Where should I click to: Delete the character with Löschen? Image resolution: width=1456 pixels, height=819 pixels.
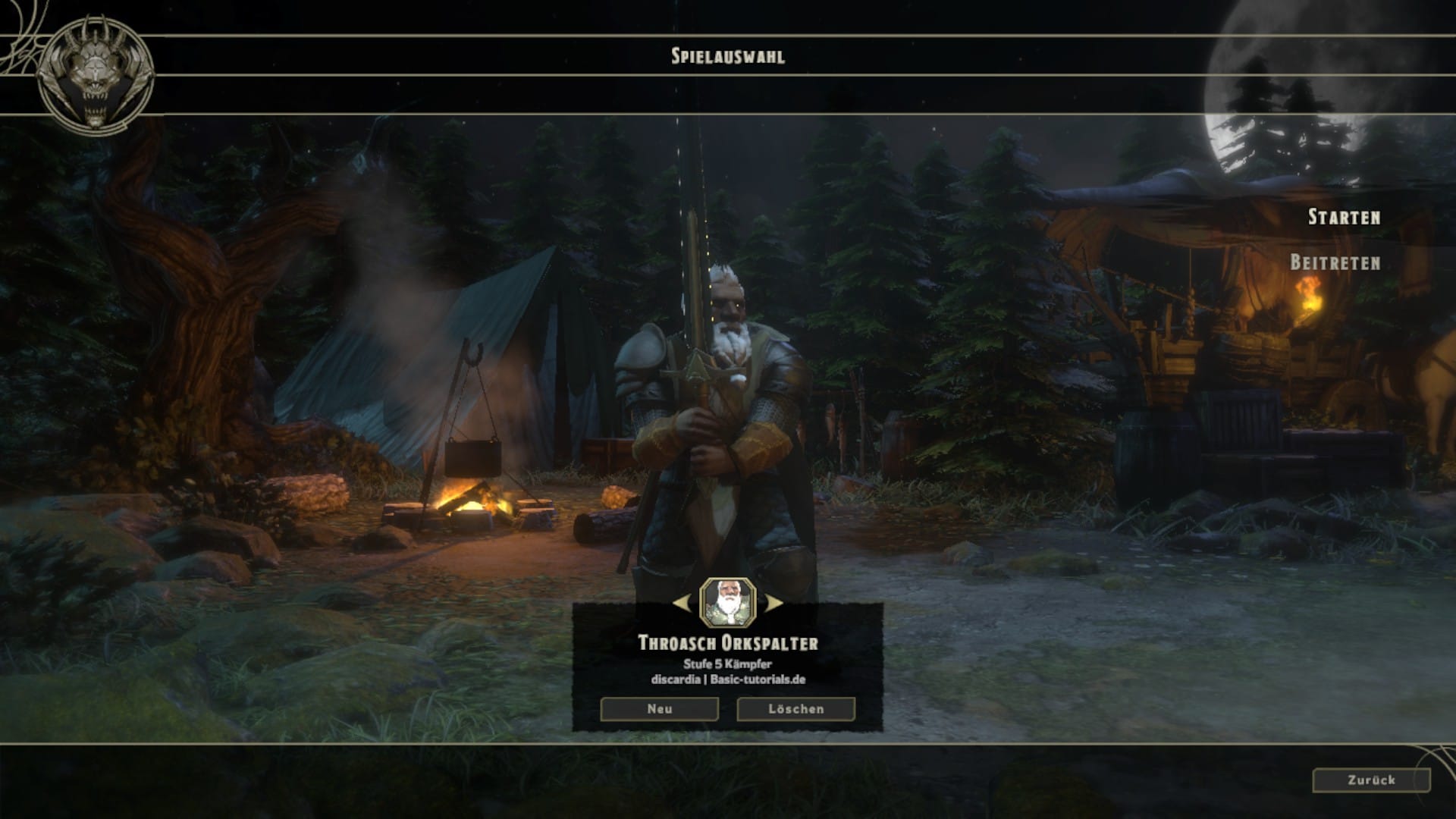(795, 709)
